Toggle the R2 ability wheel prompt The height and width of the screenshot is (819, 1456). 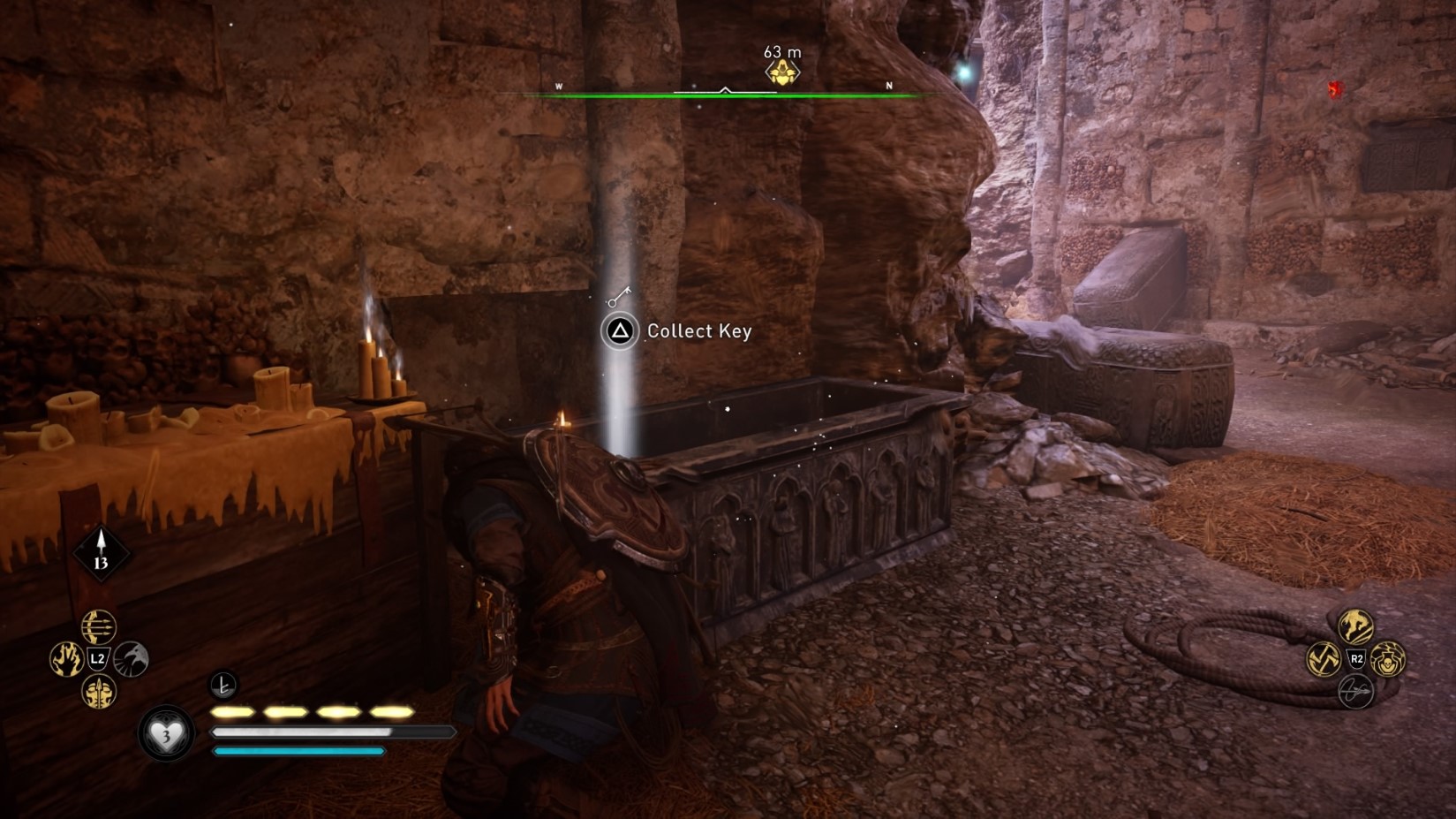pyautogui.click(x=1357, y=659)
